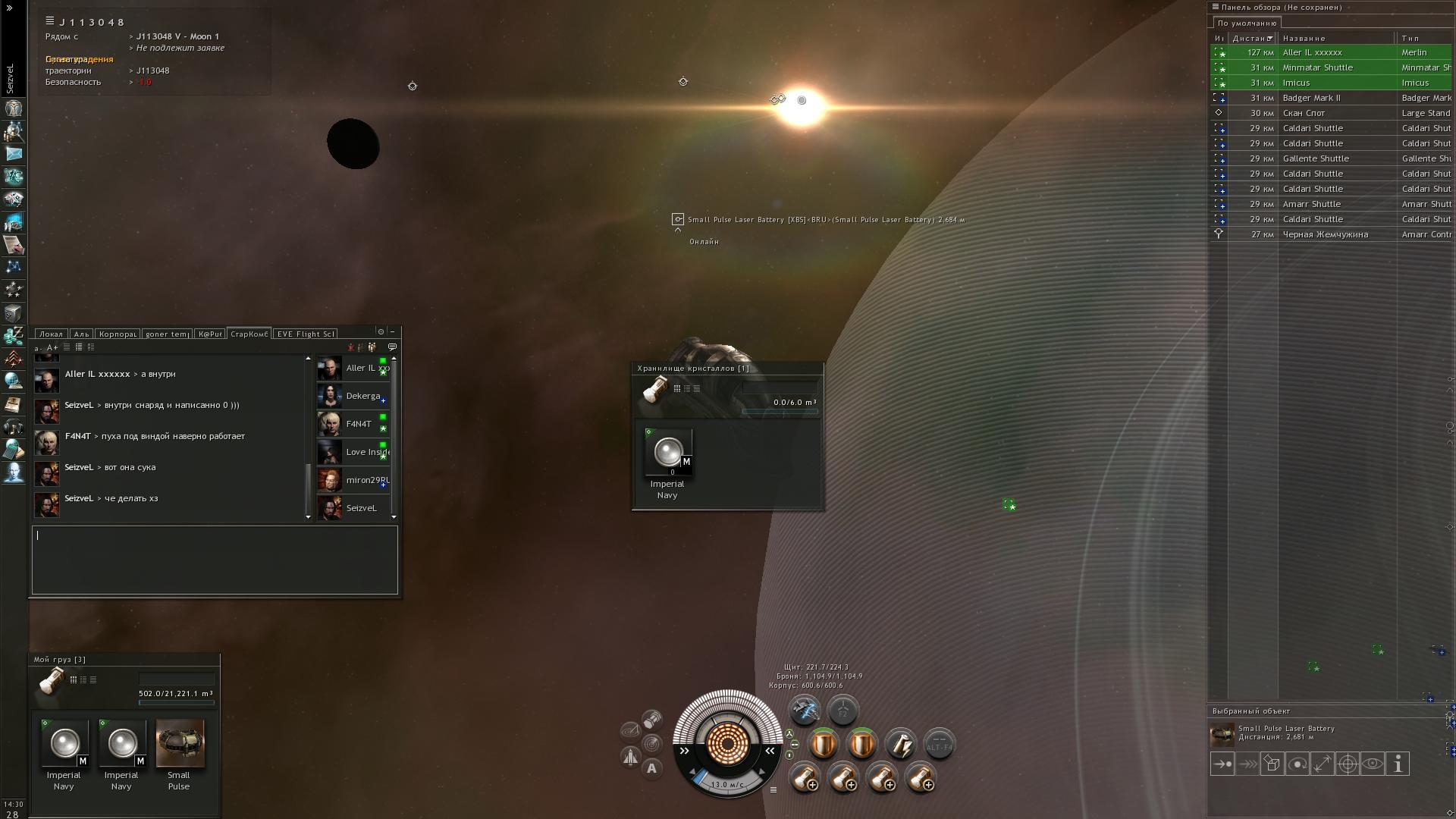Select Dekerga in the chat member list
Viewport: 1456px width, 819px height.
(362, 396)
